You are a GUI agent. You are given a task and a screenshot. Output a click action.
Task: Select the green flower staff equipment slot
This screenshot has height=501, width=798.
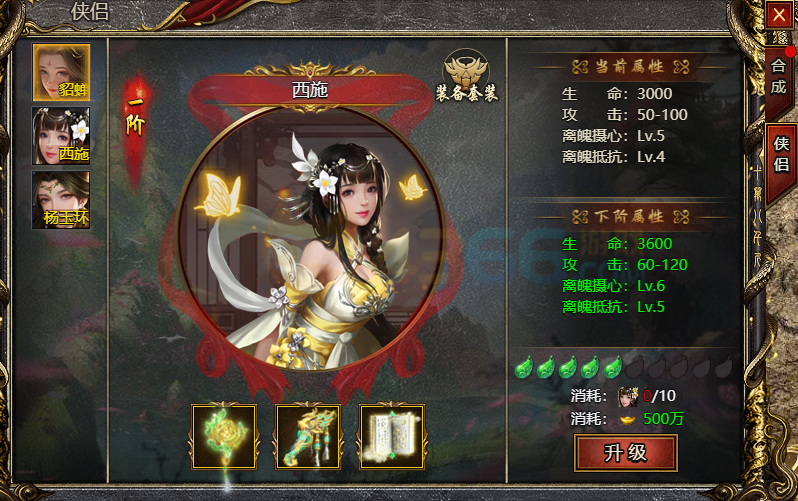click(224, 435)
